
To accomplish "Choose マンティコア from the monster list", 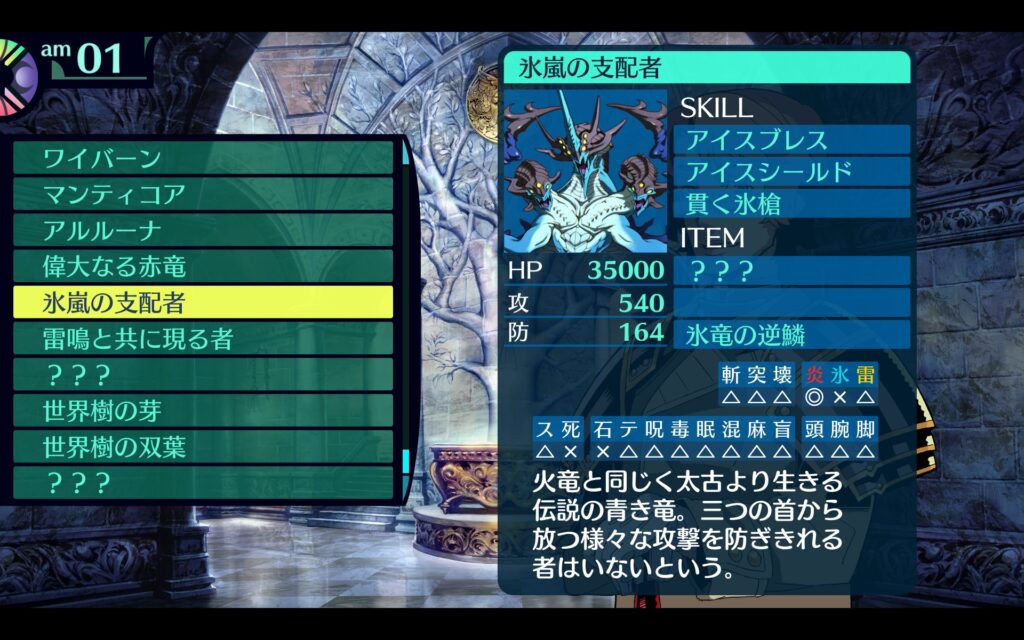I will tap(203, 194).
